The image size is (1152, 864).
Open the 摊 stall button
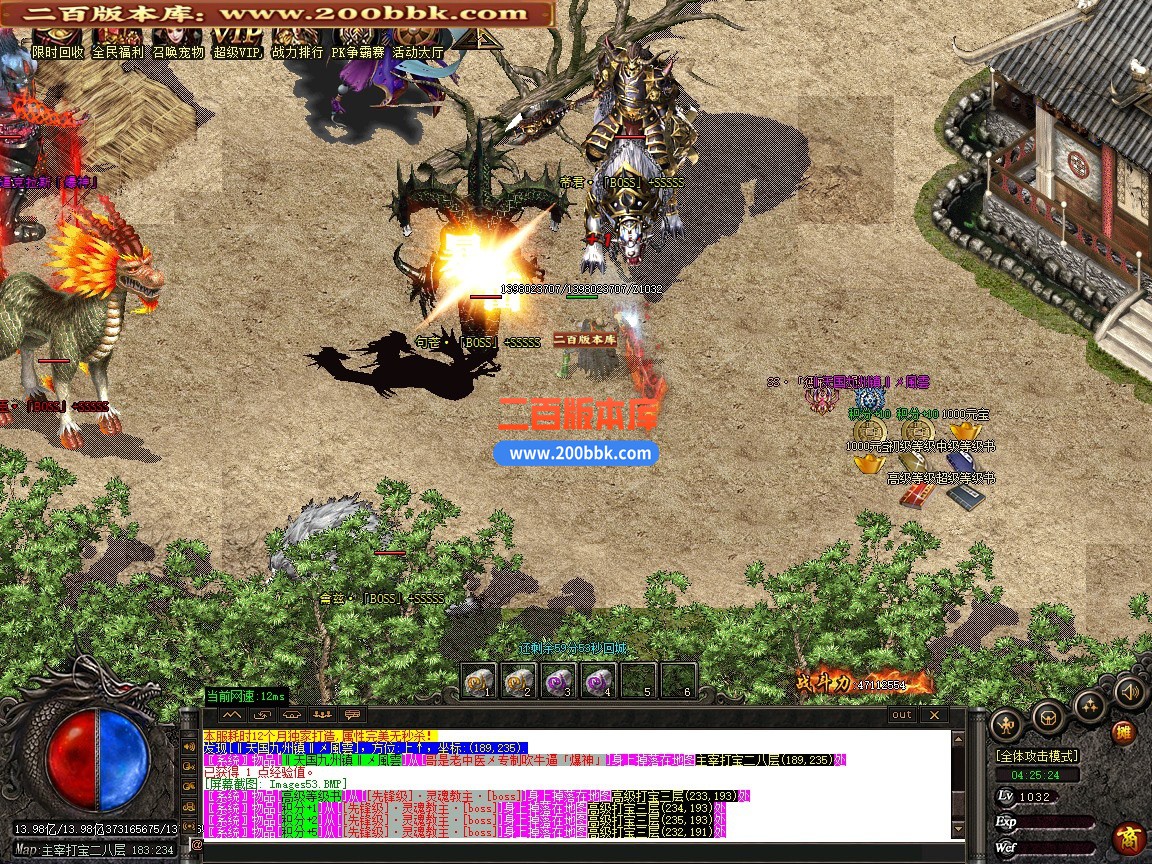pyautogui.click(x=1125, y=732)
